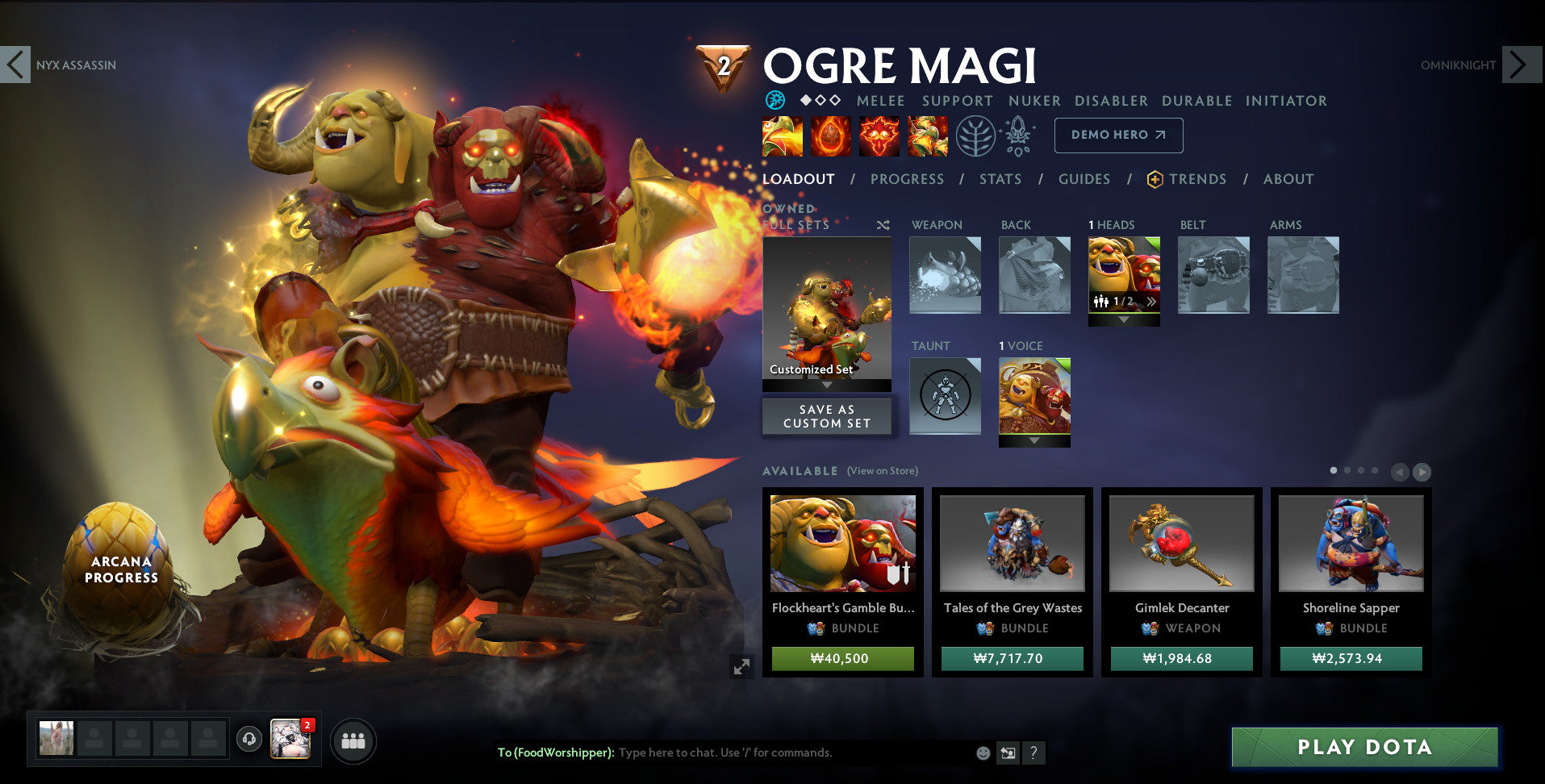This screenshot has height=784, width=1545.
Task: Open the hero talent tree icon
Action: pos(976,136)
